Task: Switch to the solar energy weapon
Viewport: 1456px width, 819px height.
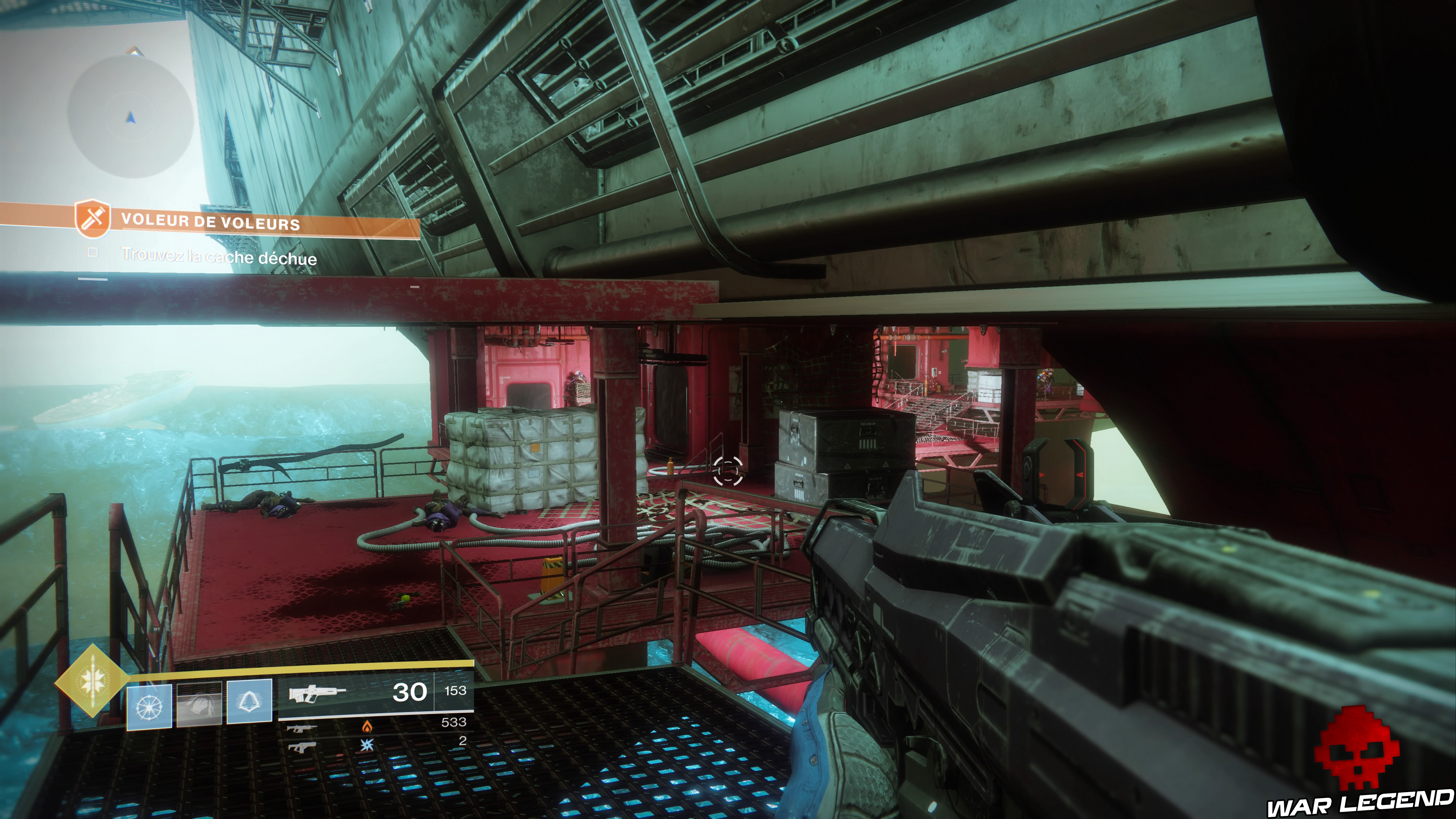Action: pos(301,728)
